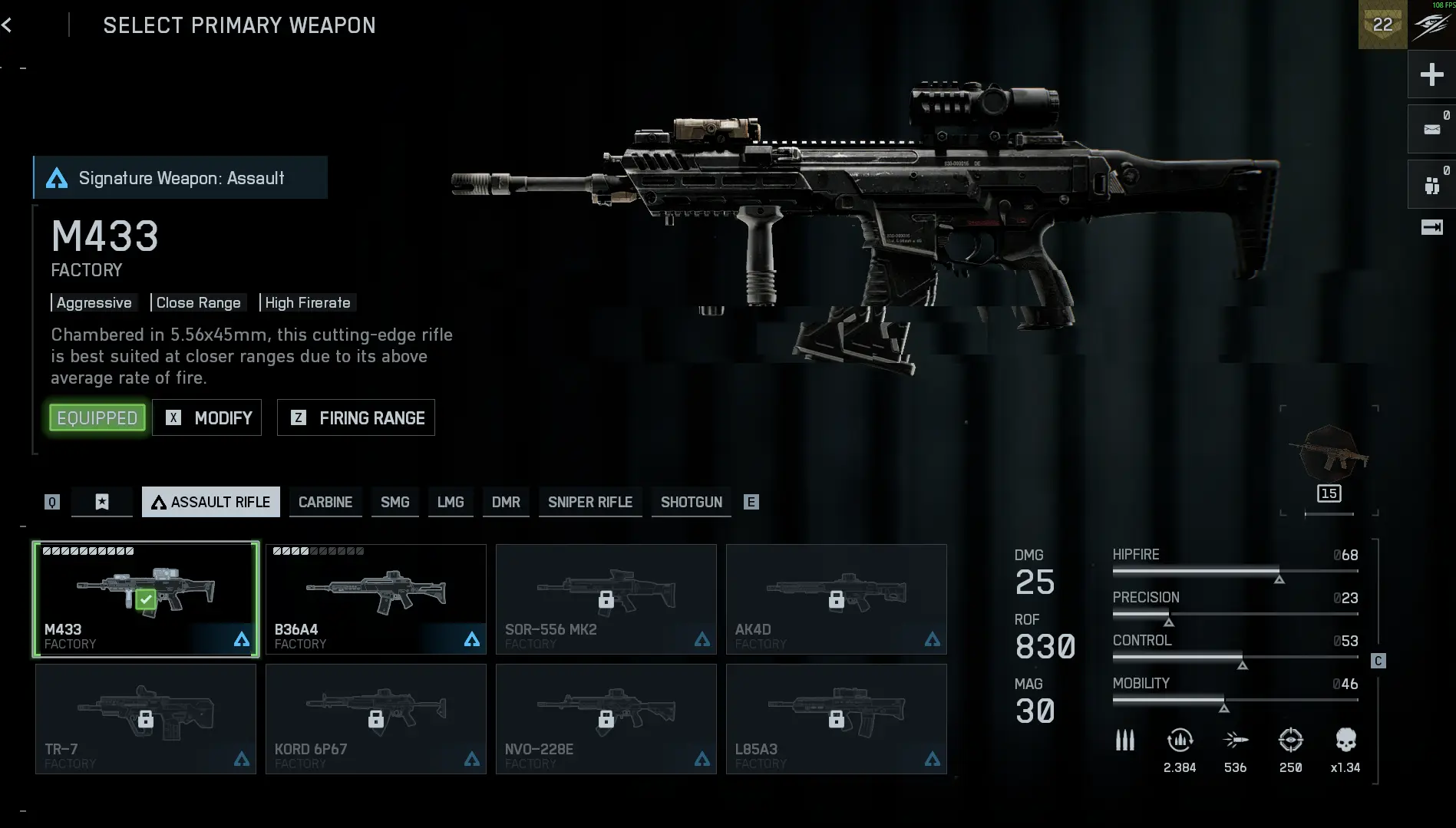Switch to the DMR tab
This screenshot has height=828, width=1456.
point(506,502)
